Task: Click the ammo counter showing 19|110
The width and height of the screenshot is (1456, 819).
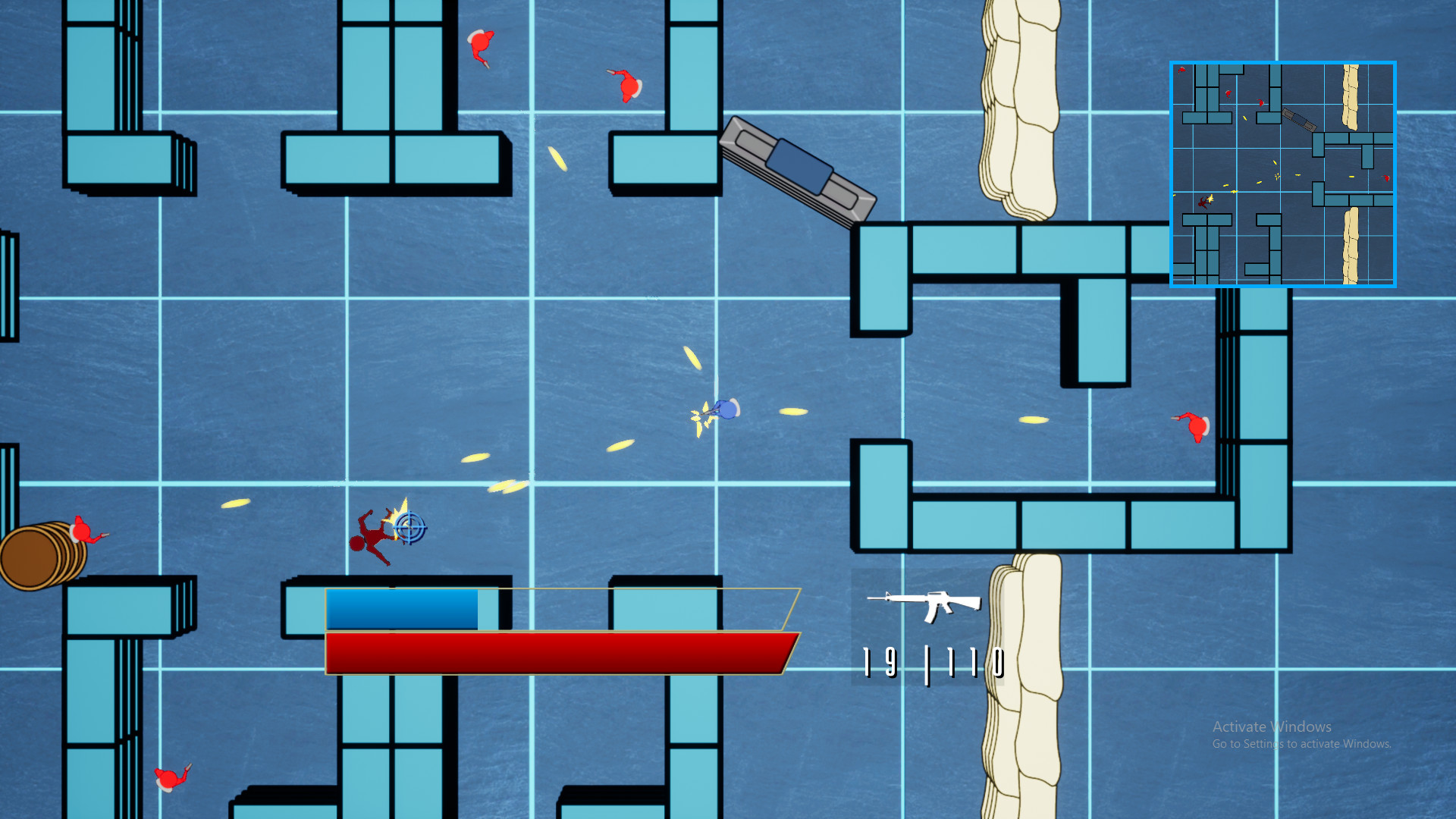Action: tap(931, 664)
